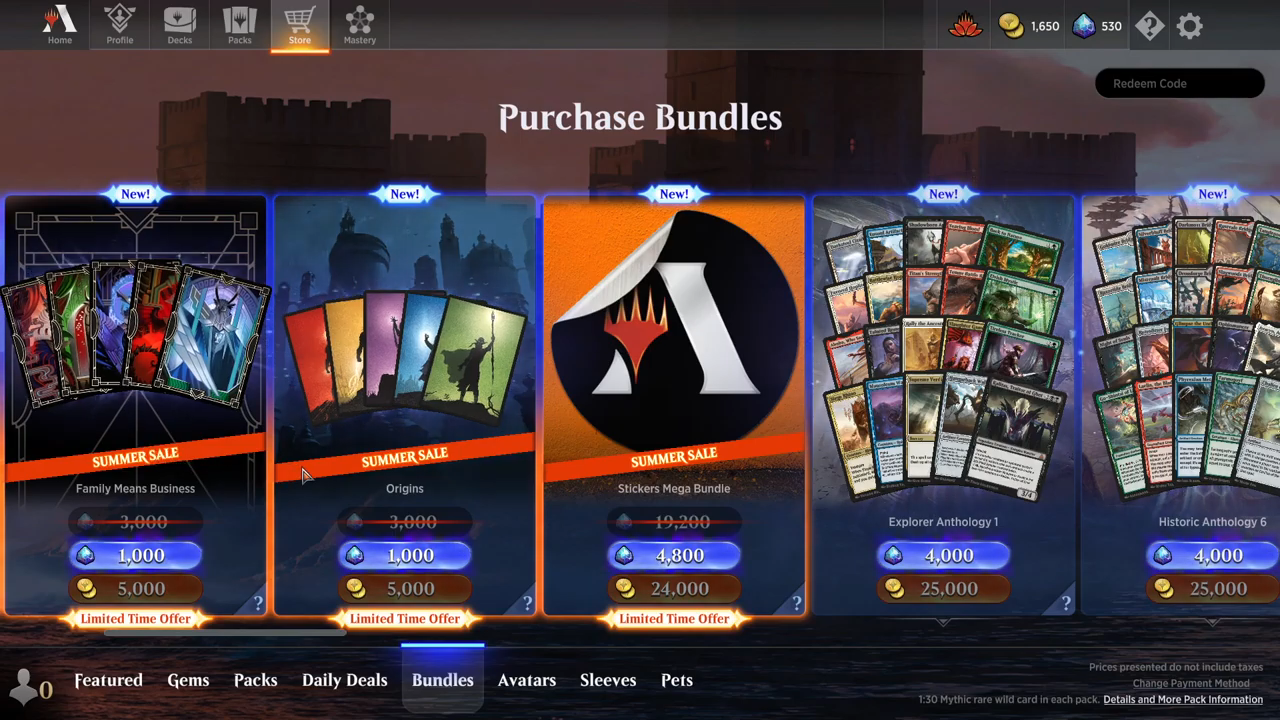Open info tooltip on Stickers Mega Bundle

click(x=796, y=603)
